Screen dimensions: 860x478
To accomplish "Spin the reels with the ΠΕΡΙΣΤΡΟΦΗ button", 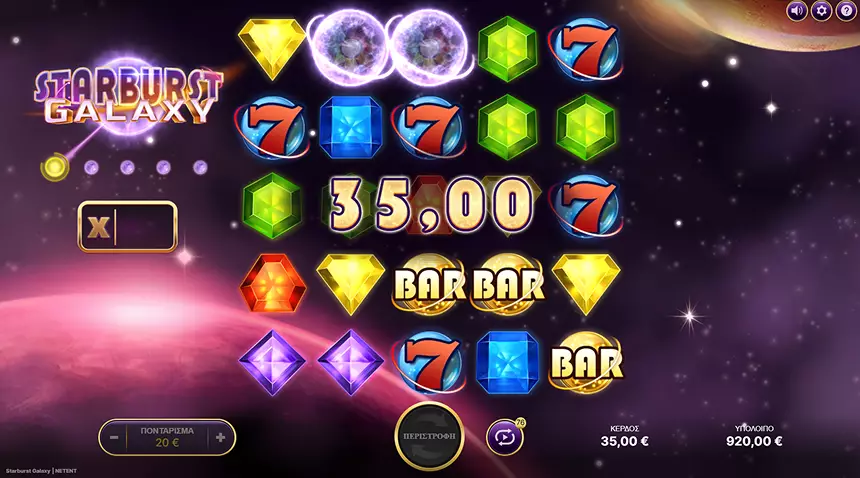I will tap(429, 437).
